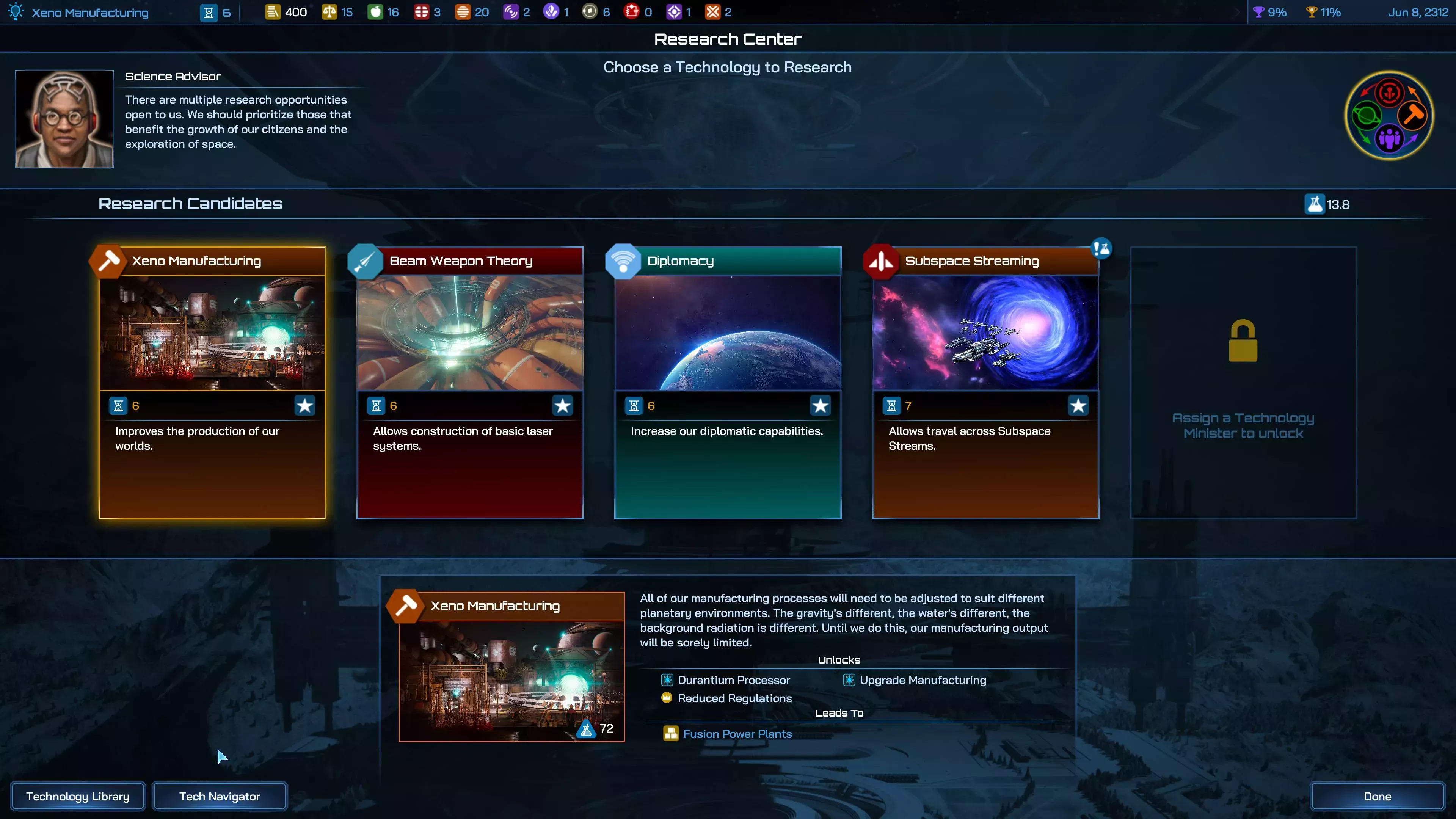Toggle the star on the Xeno Manufacturing card

pos(304,405)
